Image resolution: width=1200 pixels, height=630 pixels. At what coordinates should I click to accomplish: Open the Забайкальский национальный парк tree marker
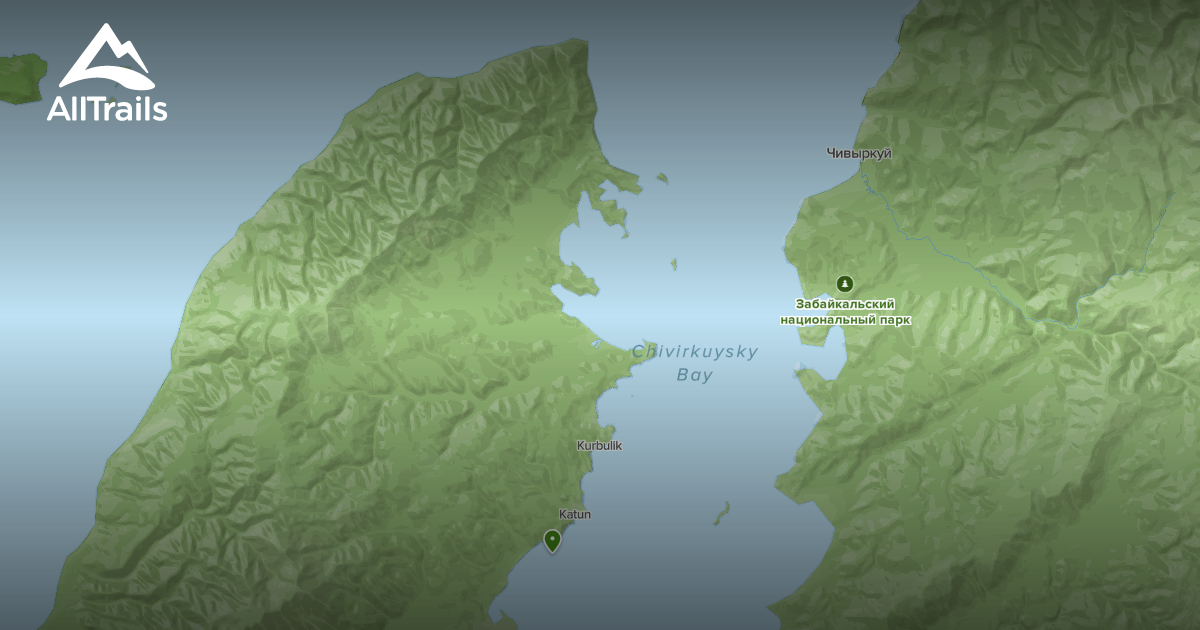pyautogui.click(x=846, y=284)
